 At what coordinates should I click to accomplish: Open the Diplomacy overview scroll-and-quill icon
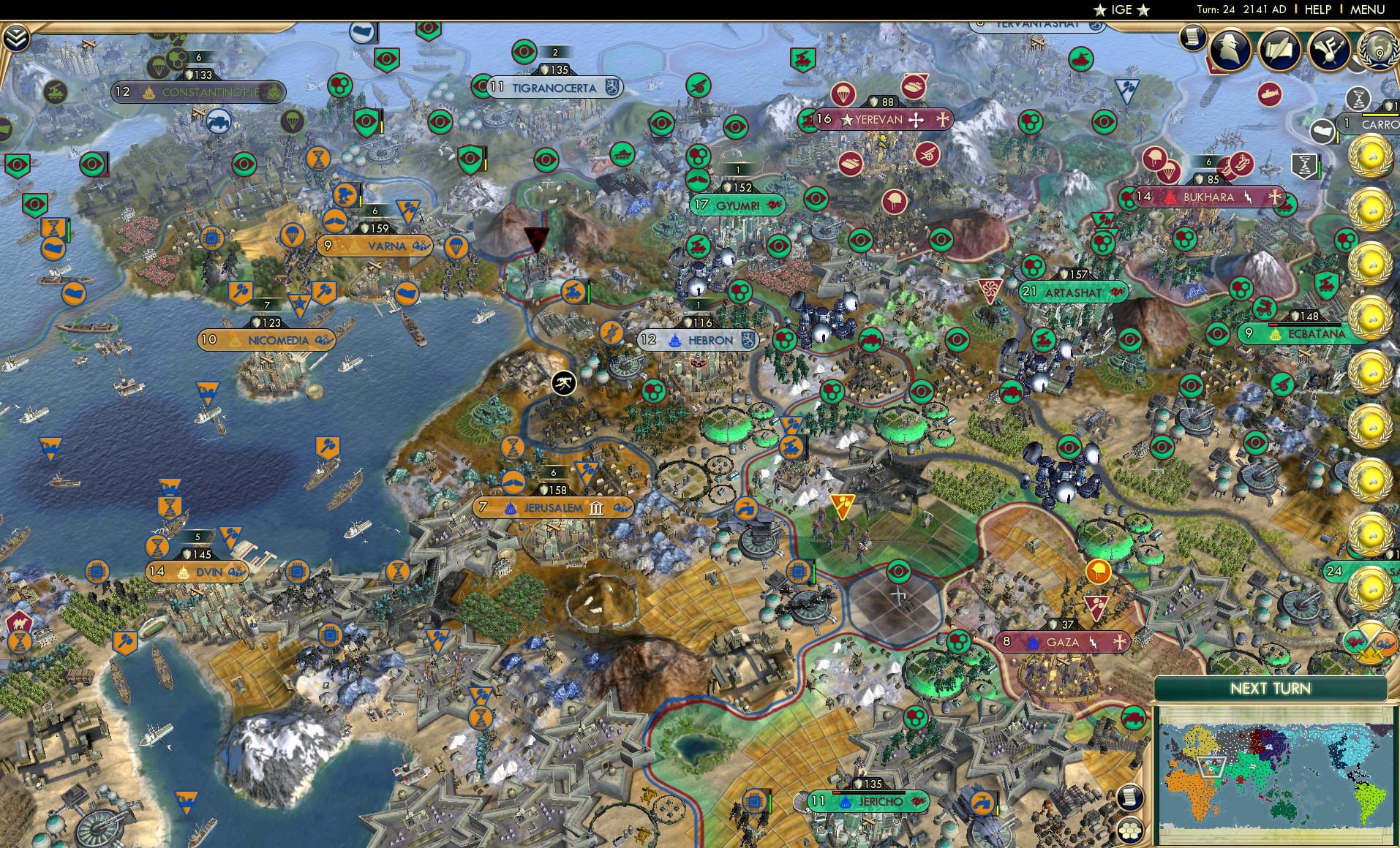(x=1280, y=50)
